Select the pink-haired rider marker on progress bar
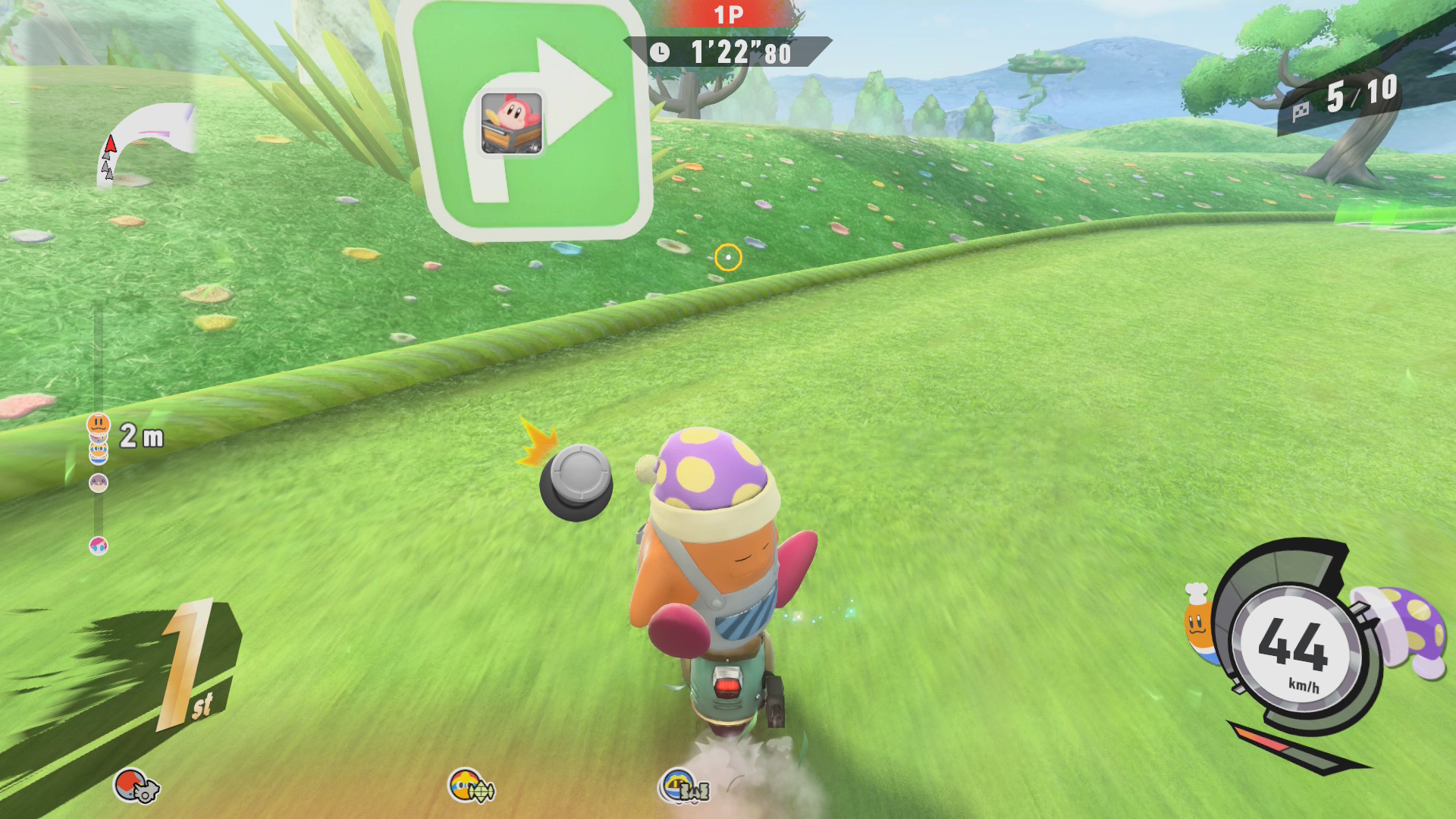Screen dimensions: 1456x819 tap(99, 545)
